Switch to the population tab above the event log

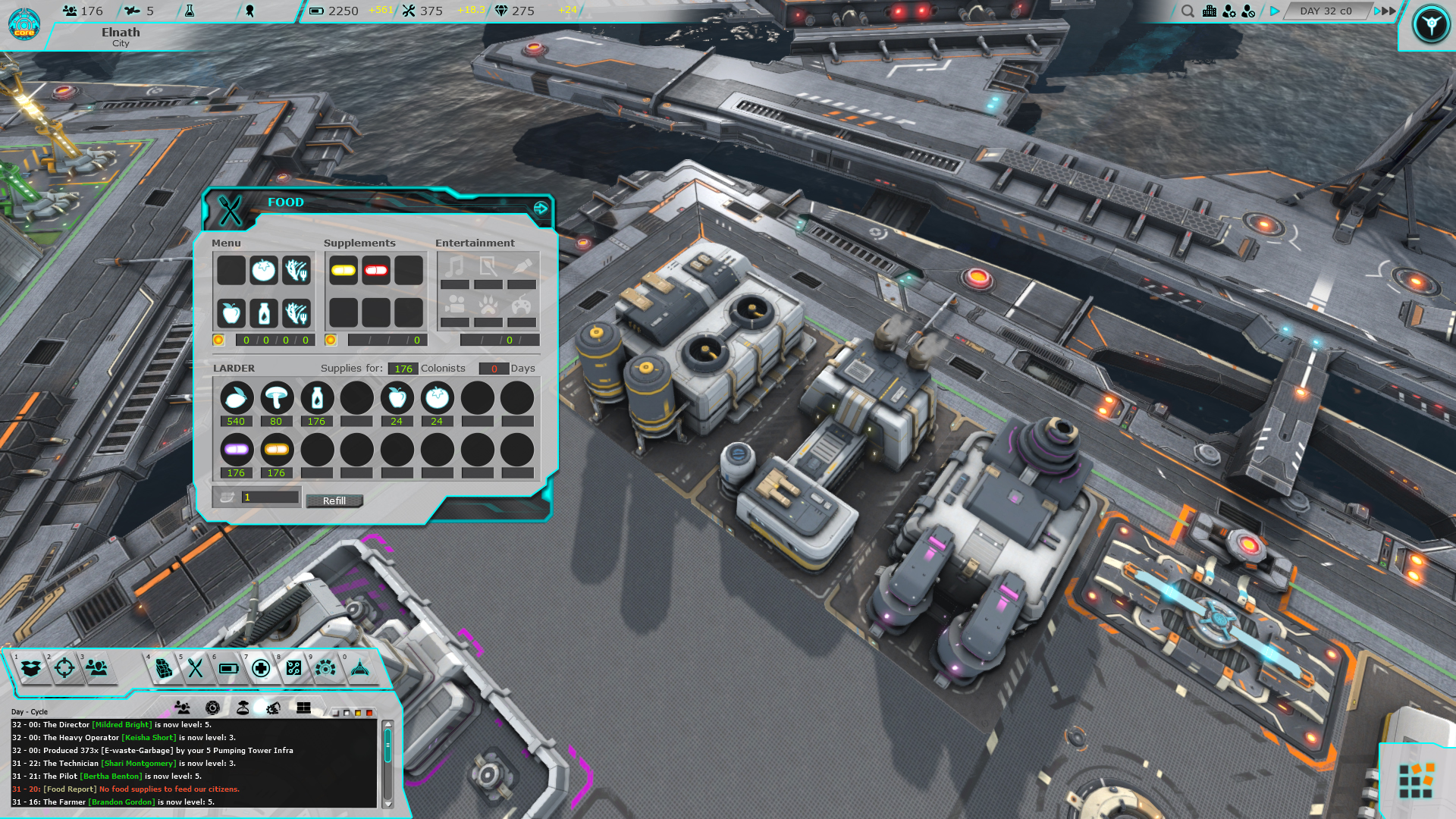tap(183, 708)
